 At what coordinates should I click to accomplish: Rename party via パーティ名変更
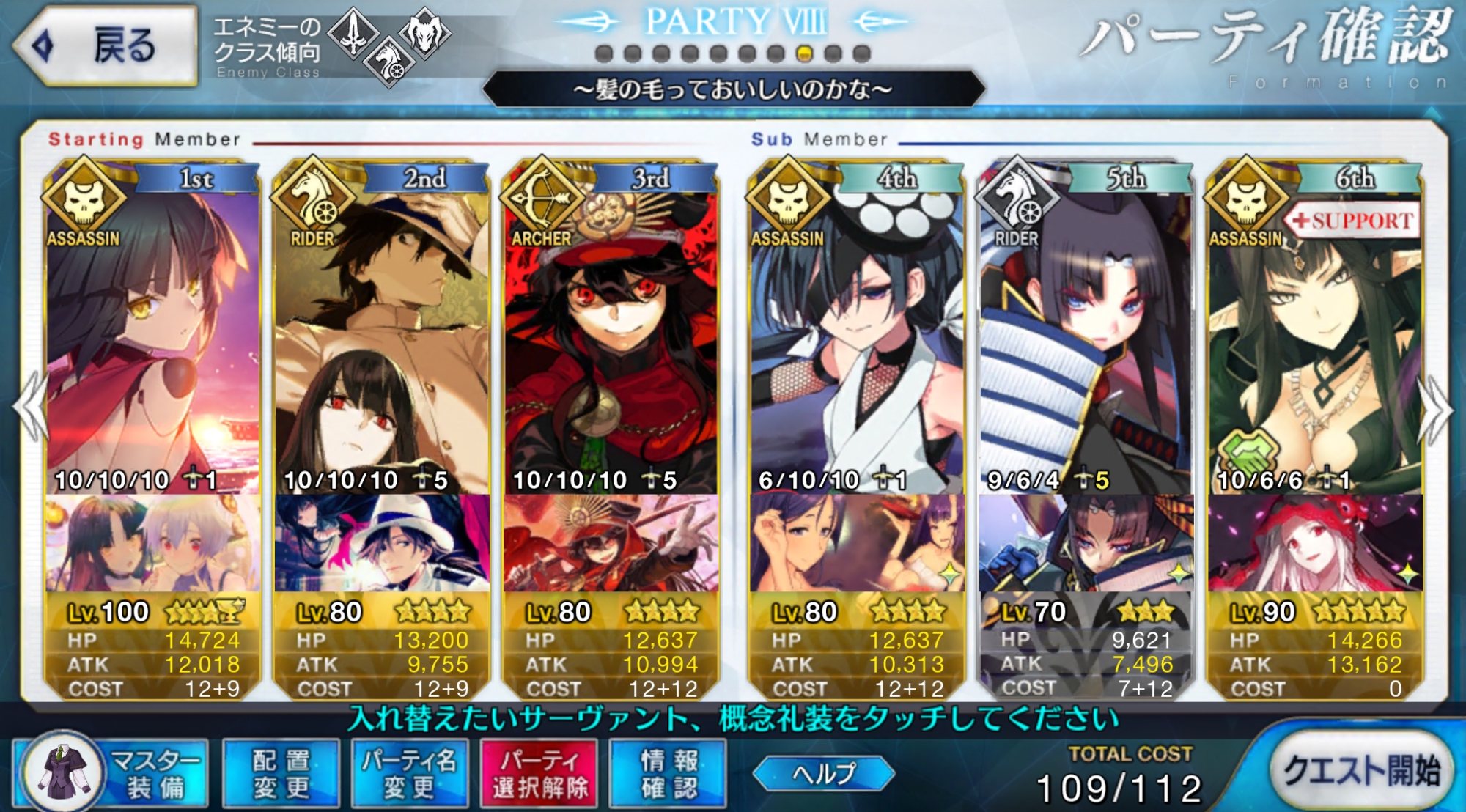click(x=409, y=774)
